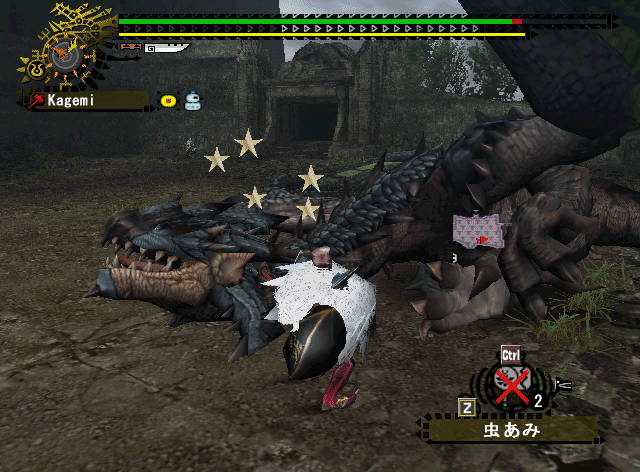Select the Kagemi player name plate

[87, 100]
